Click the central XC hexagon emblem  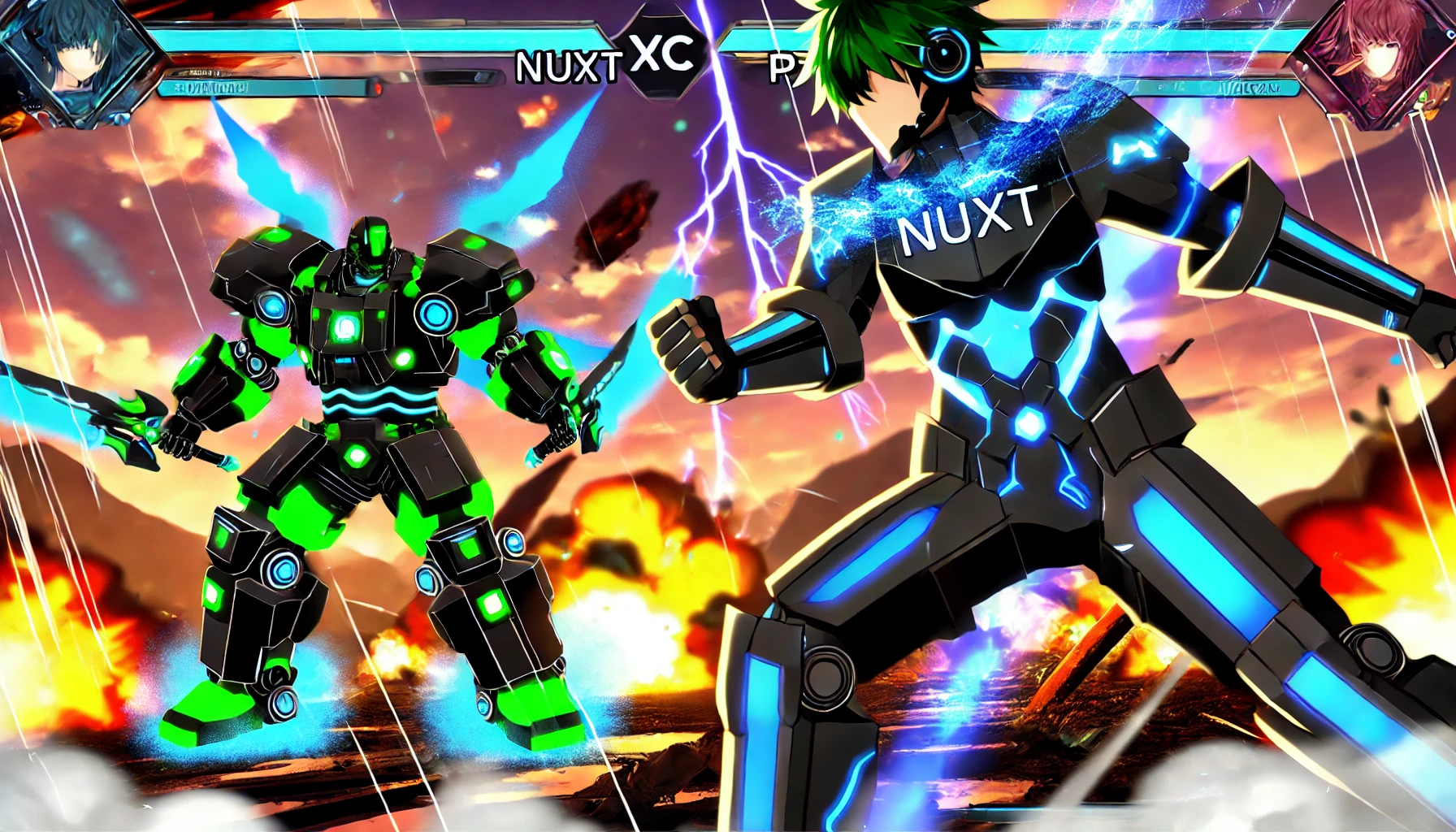click(661, 54)
